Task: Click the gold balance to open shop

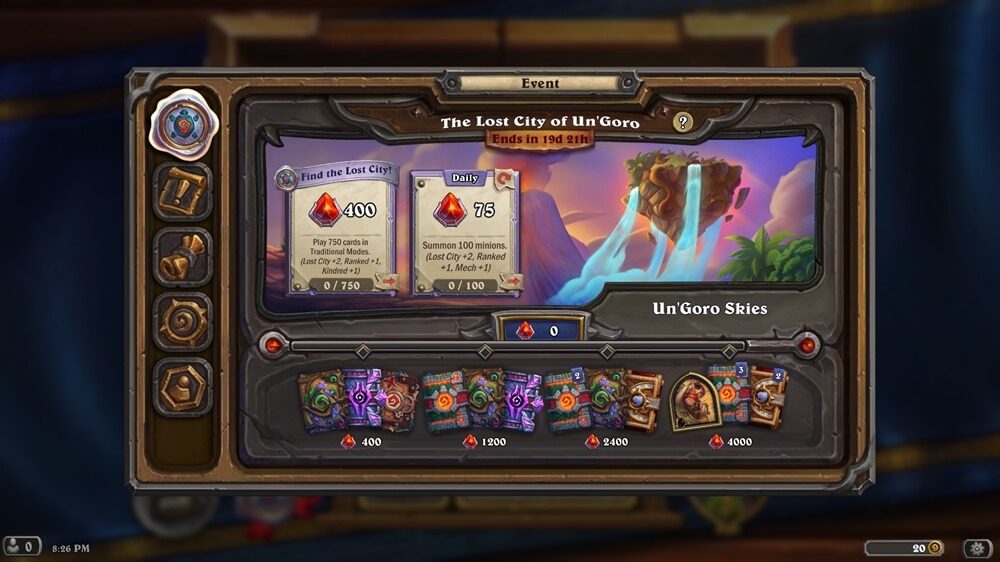Action: 906,548
